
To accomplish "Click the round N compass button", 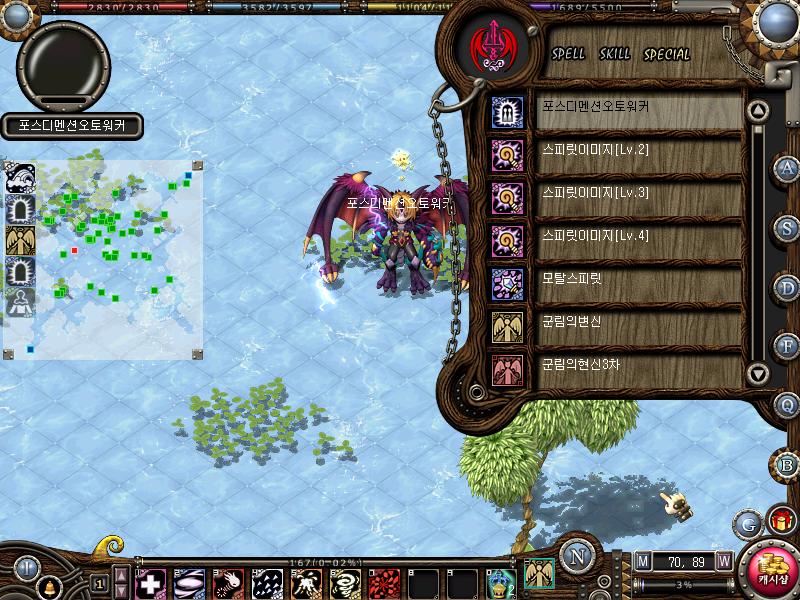I will pos(577,557).
